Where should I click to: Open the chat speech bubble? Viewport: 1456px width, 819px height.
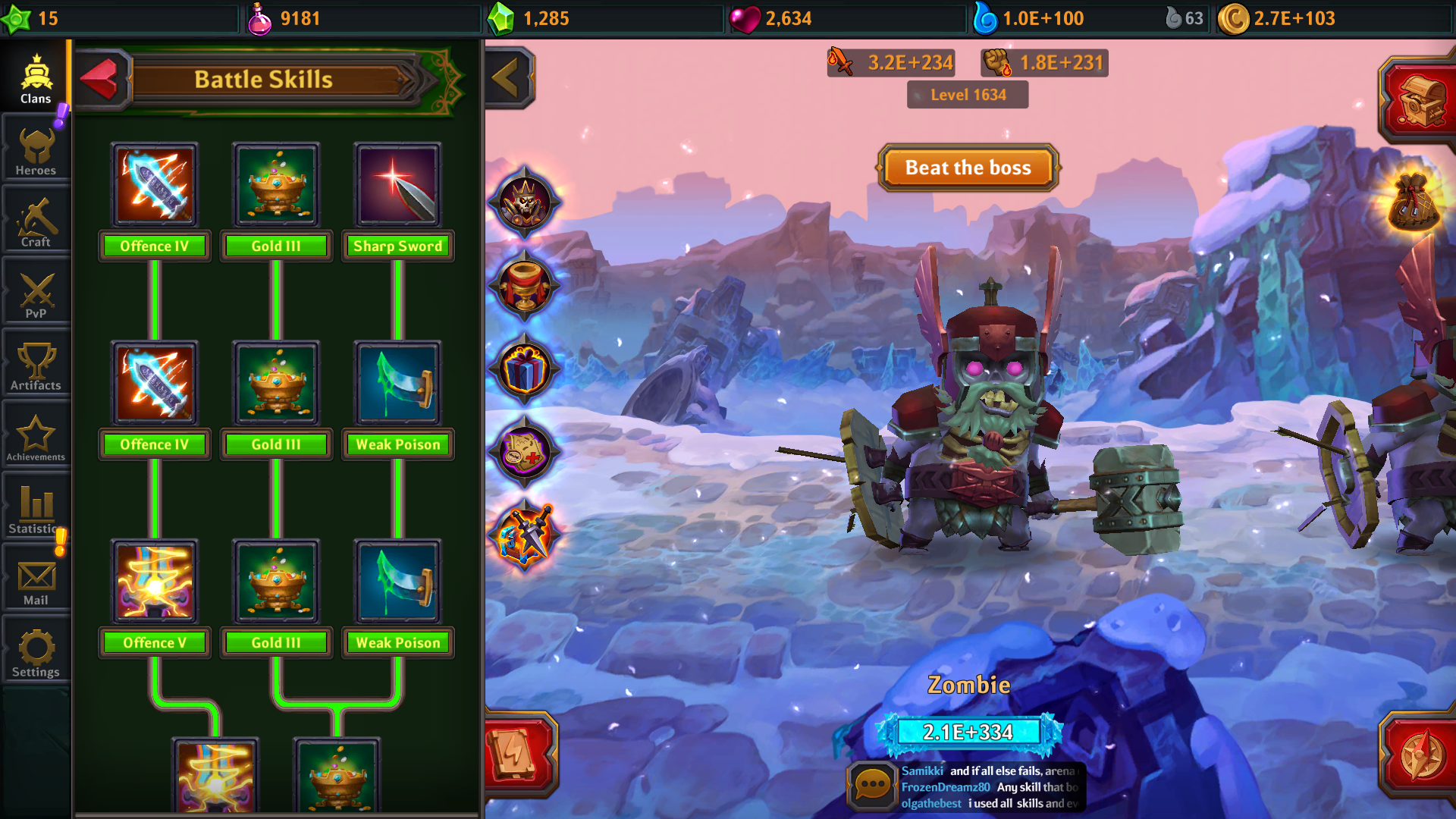pyautogui.click(x=871, y=786)
